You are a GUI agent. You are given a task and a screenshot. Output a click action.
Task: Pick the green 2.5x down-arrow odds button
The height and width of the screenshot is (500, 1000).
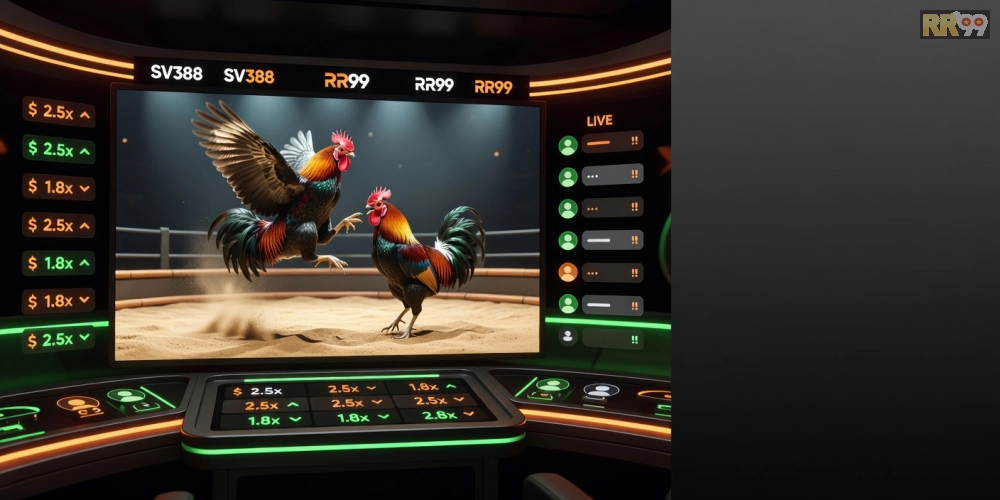[59, 339]
